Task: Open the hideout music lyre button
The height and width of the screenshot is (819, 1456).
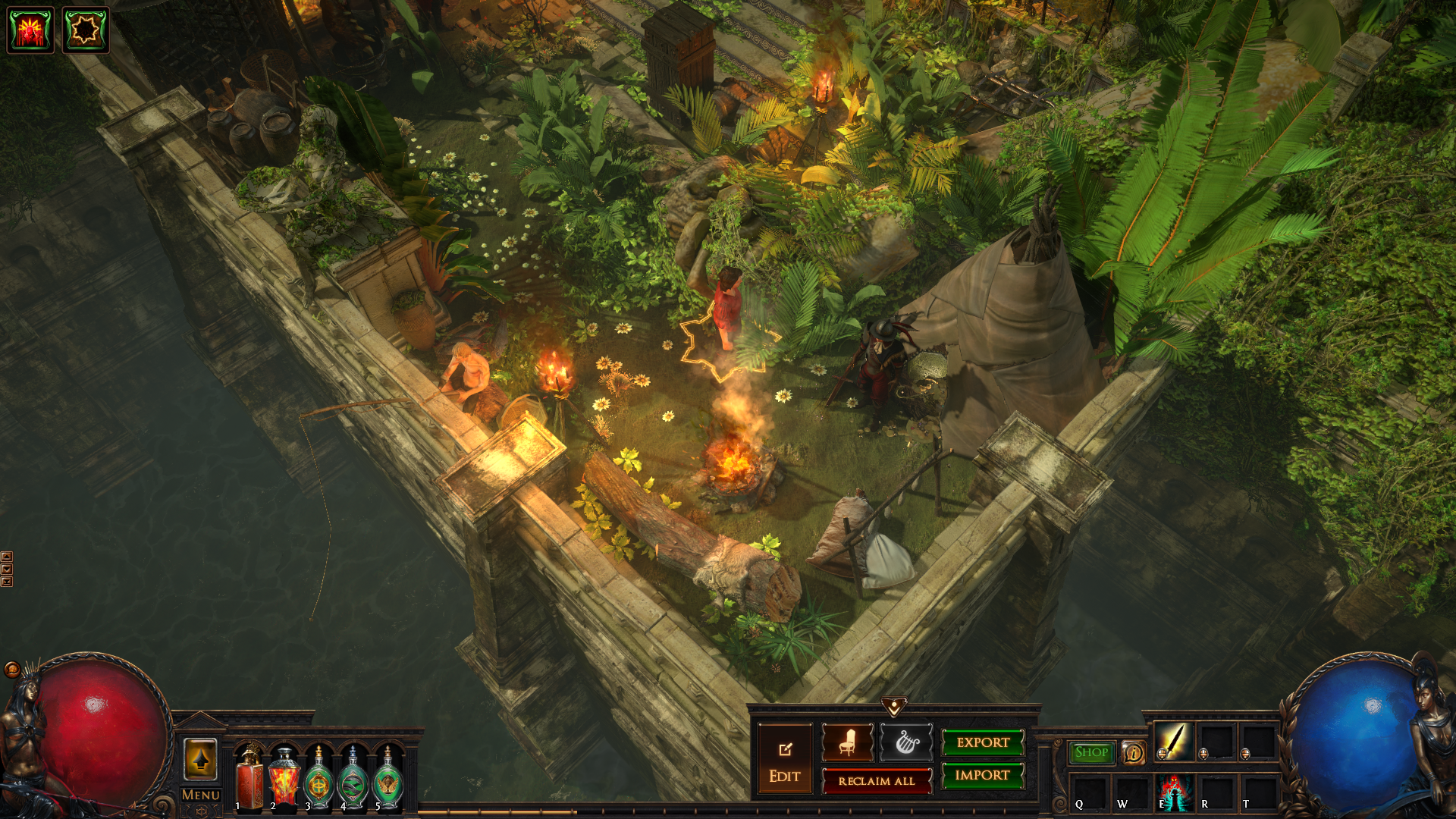Action: [x=906, y=742]
